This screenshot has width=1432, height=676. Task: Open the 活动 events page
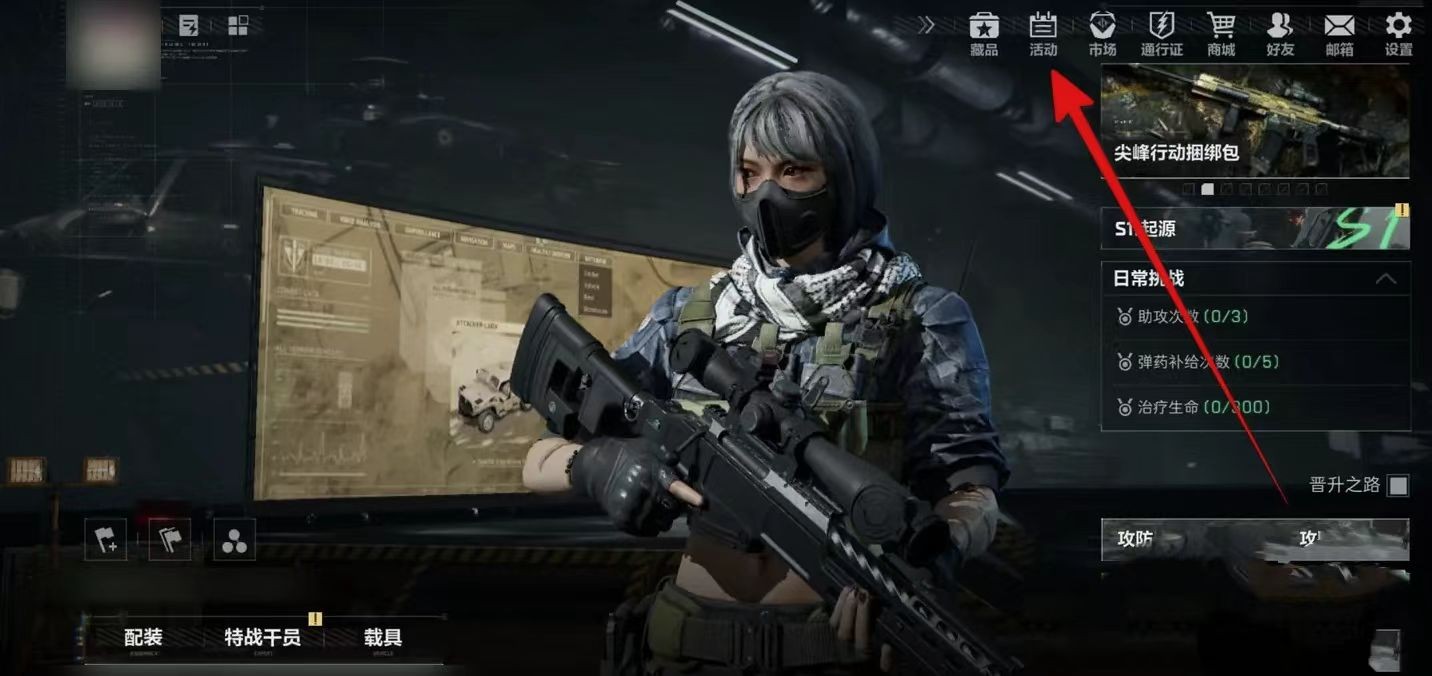[x=1043, y=33]
